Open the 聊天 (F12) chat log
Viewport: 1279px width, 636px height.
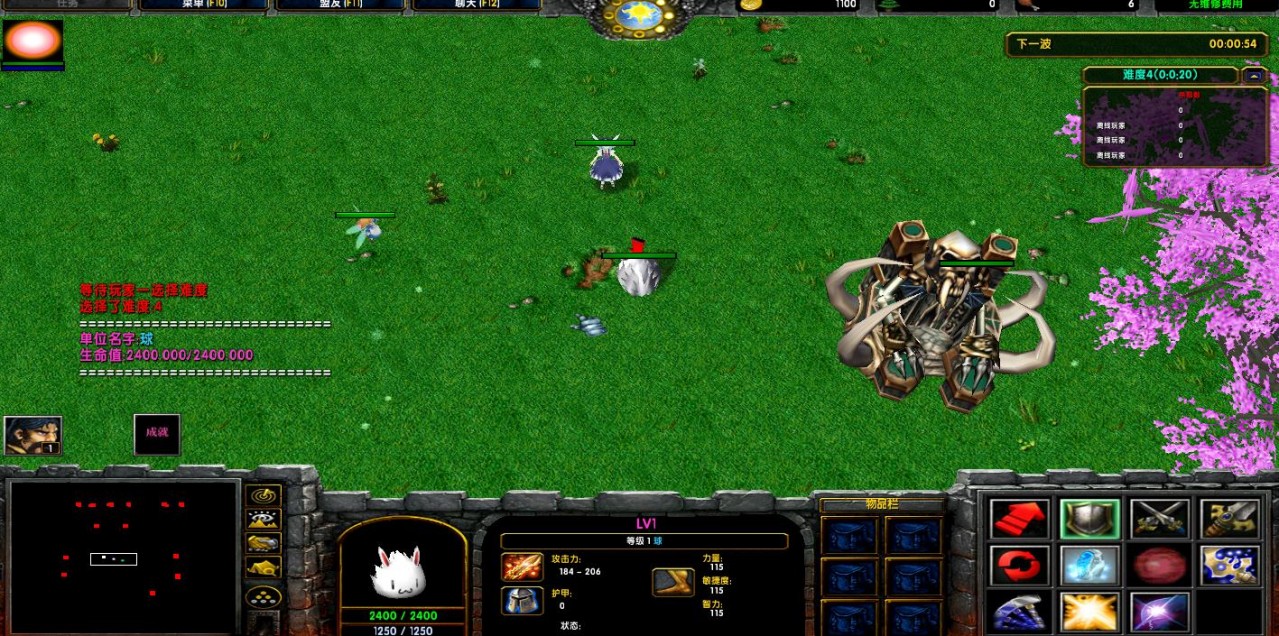click(476, 5)
